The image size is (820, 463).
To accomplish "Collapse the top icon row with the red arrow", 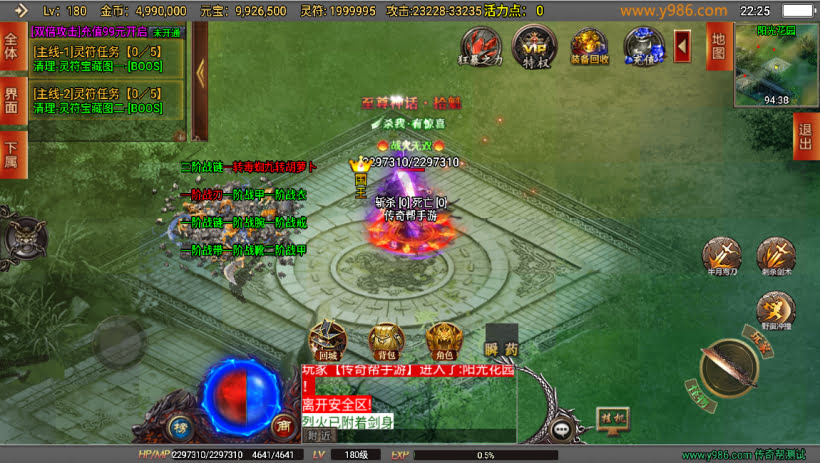I will tap(683, 45).
